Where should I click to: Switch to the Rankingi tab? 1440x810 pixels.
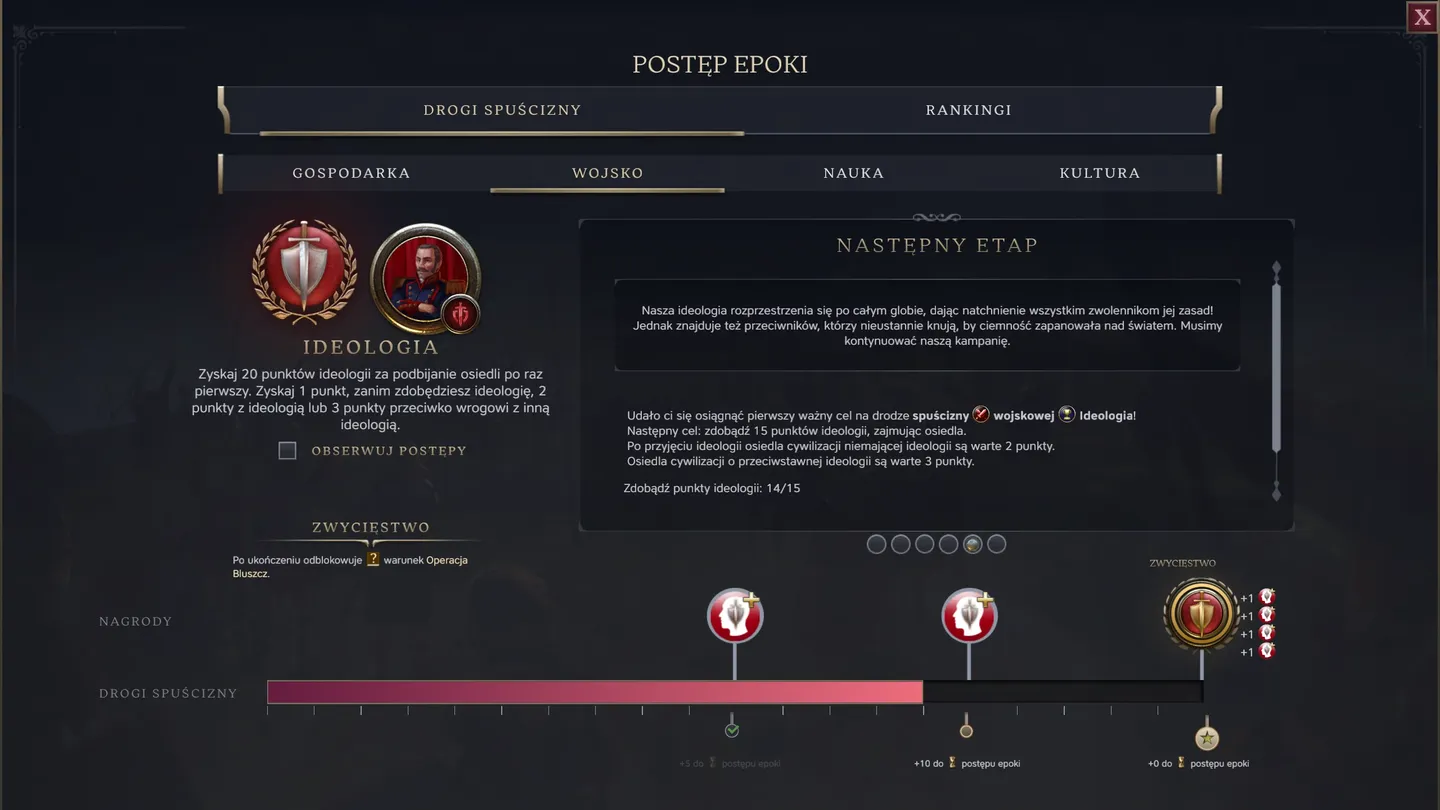tap(968, 110)
